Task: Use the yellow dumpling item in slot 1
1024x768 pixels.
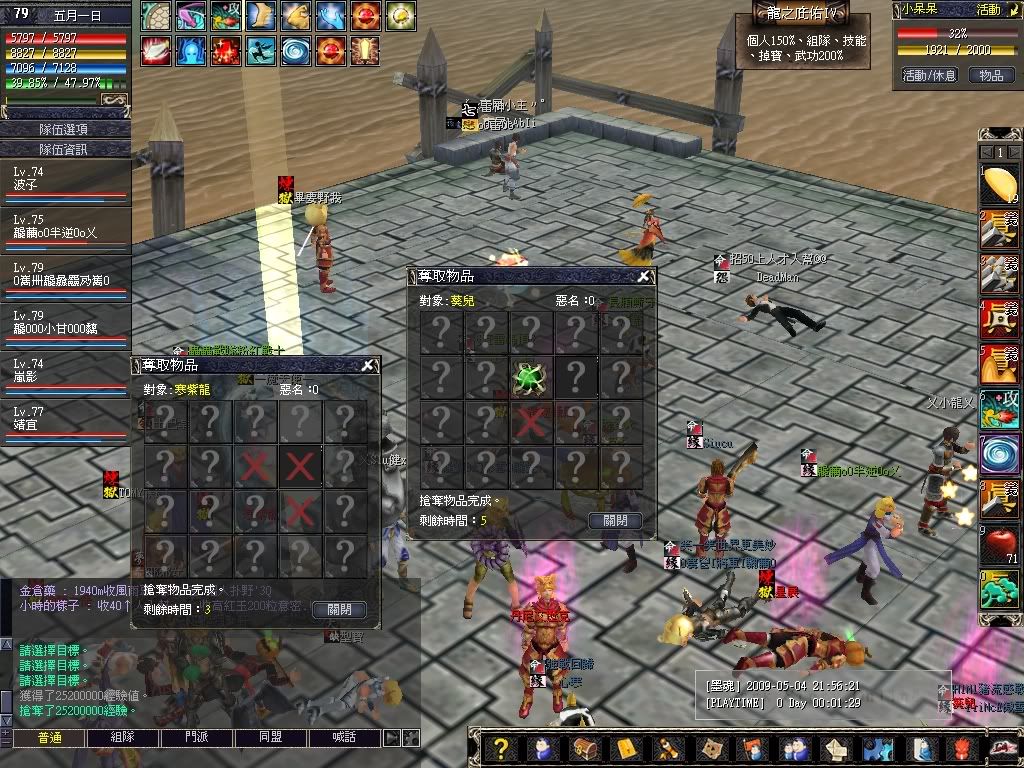Action: [999, 185]
